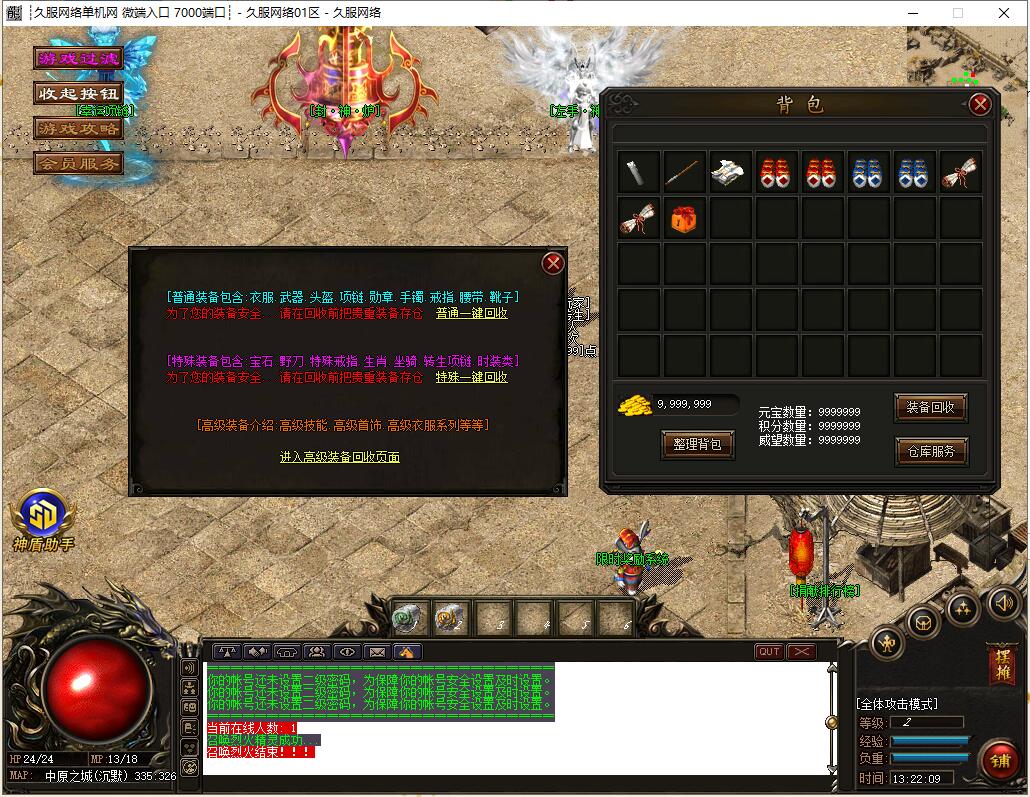This screenshot has width=1030, height=797.
Task: Sort inventory with 整理背包
Action: pos(697,444)
